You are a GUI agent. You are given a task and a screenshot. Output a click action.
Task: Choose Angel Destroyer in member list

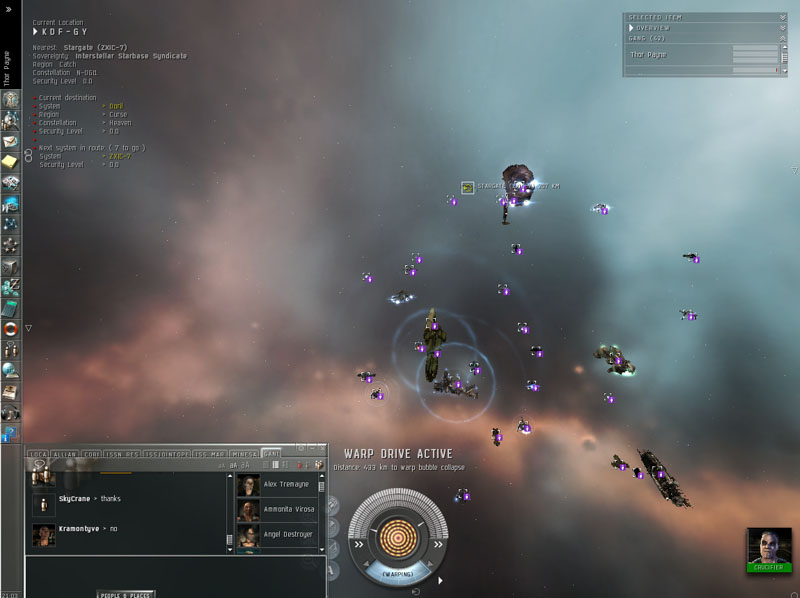point(289,534)
